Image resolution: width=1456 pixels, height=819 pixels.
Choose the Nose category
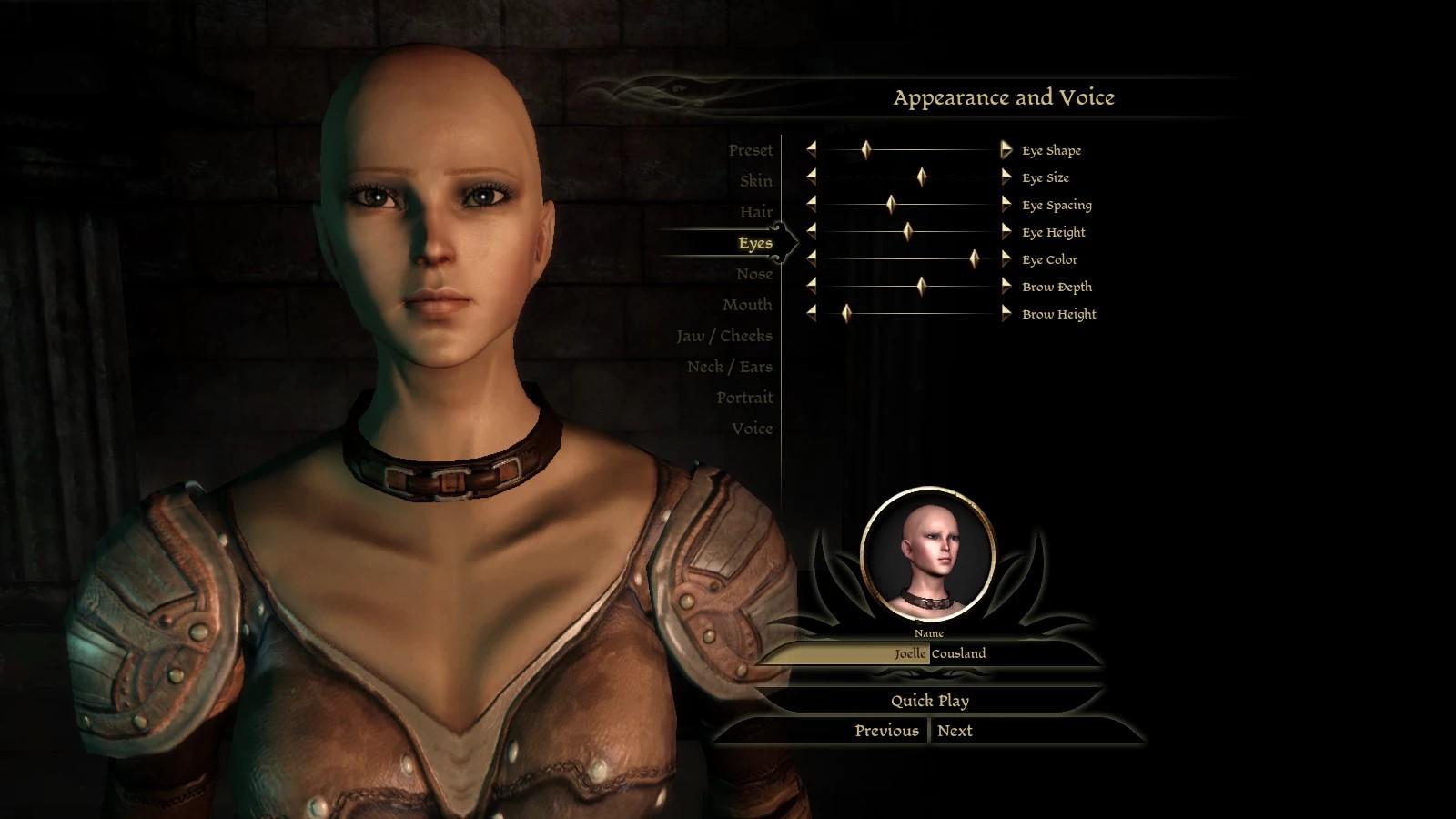(754, 274)
